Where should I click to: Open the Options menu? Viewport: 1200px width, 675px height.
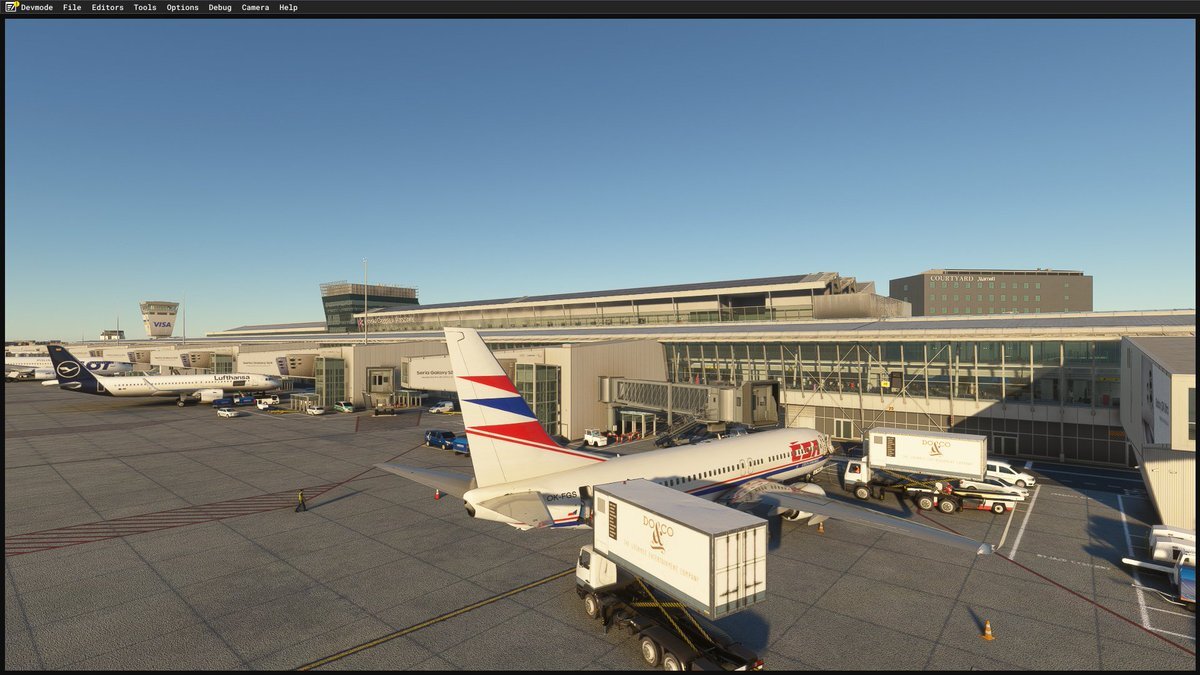(x=182, y=7)
